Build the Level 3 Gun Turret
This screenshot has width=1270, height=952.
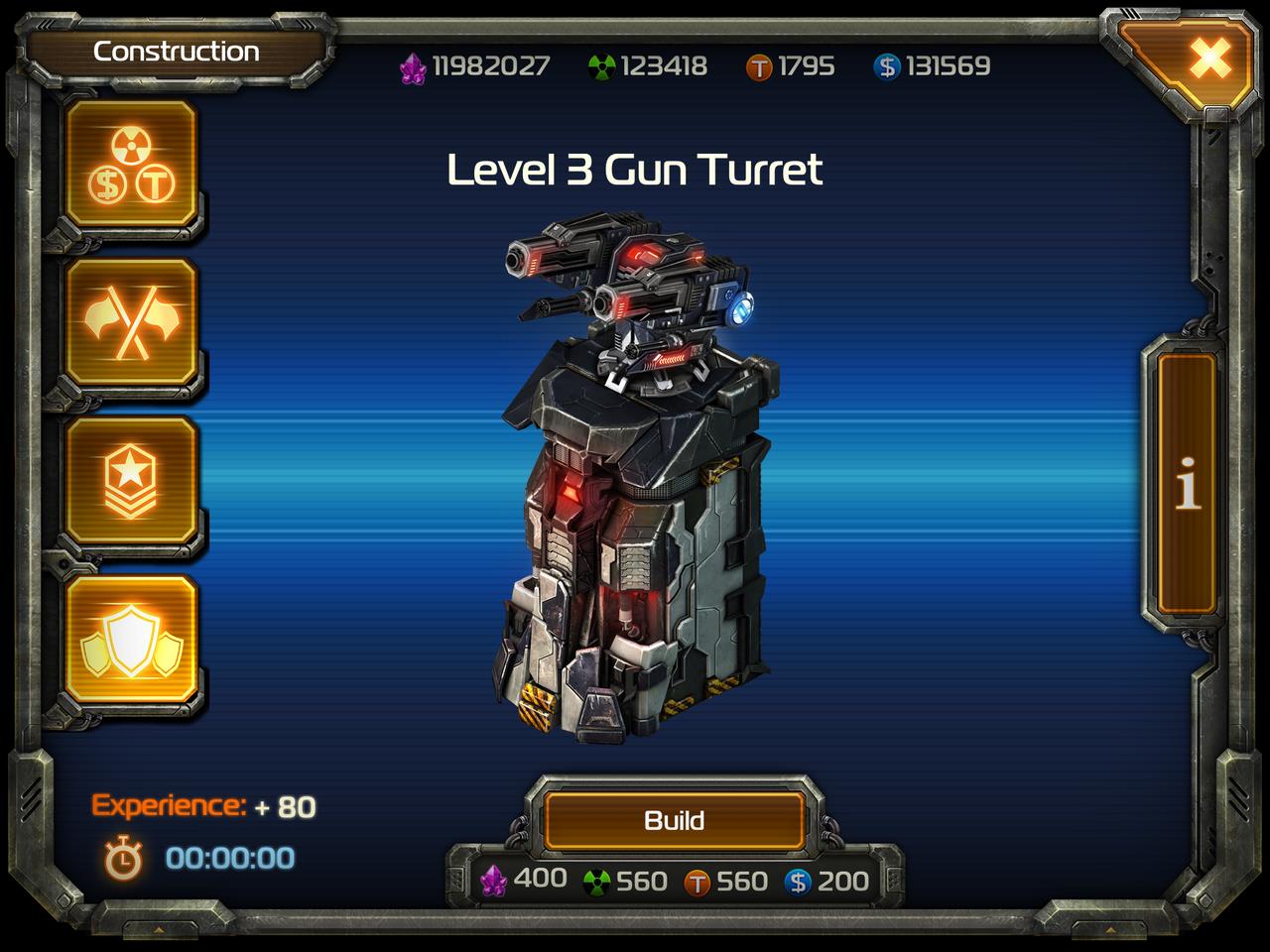pyautogui.click(x=674, y=820)
